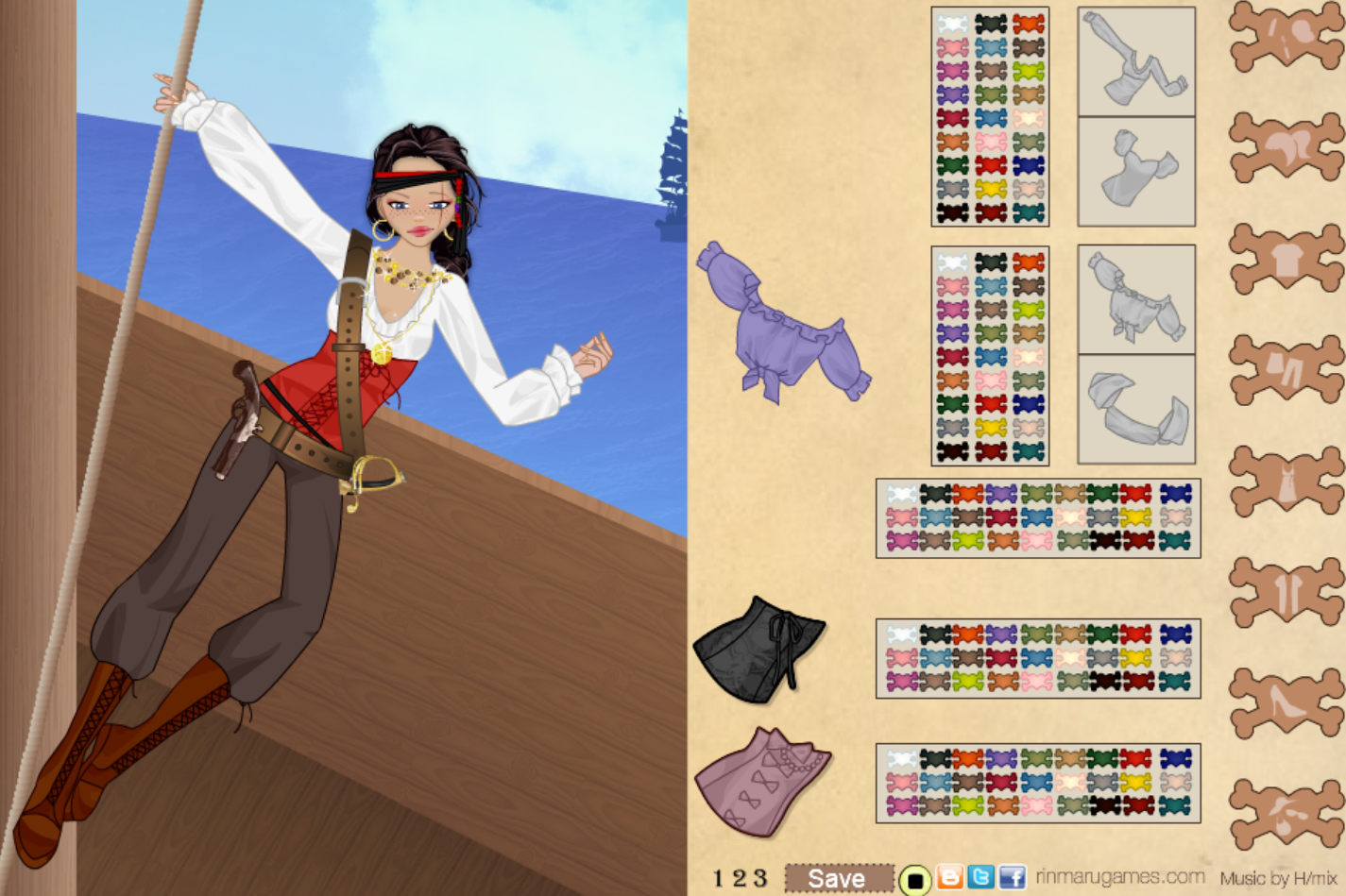The image size is (1346, 896).
Task: Open the Blogger share icon
Action: 949,876
